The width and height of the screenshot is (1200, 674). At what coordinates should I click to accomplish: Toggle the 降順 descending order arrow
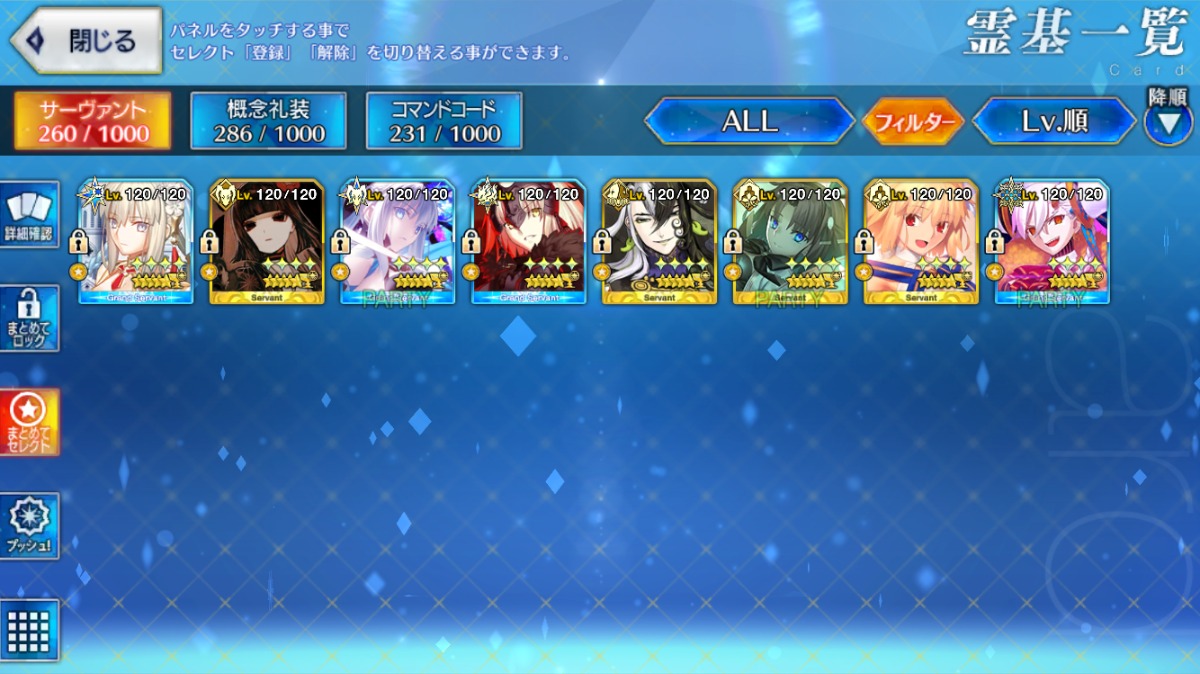point(1167,123)
